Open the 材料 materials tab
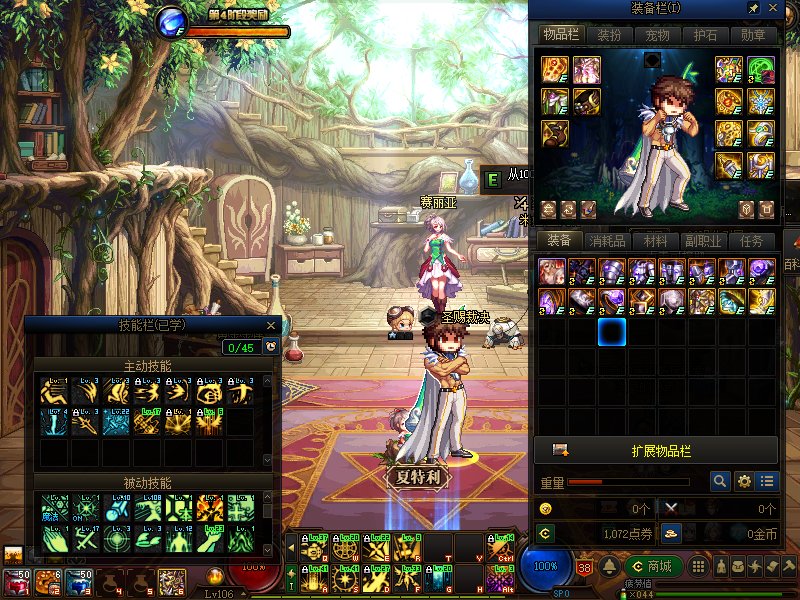 click(x=655, y=241)
